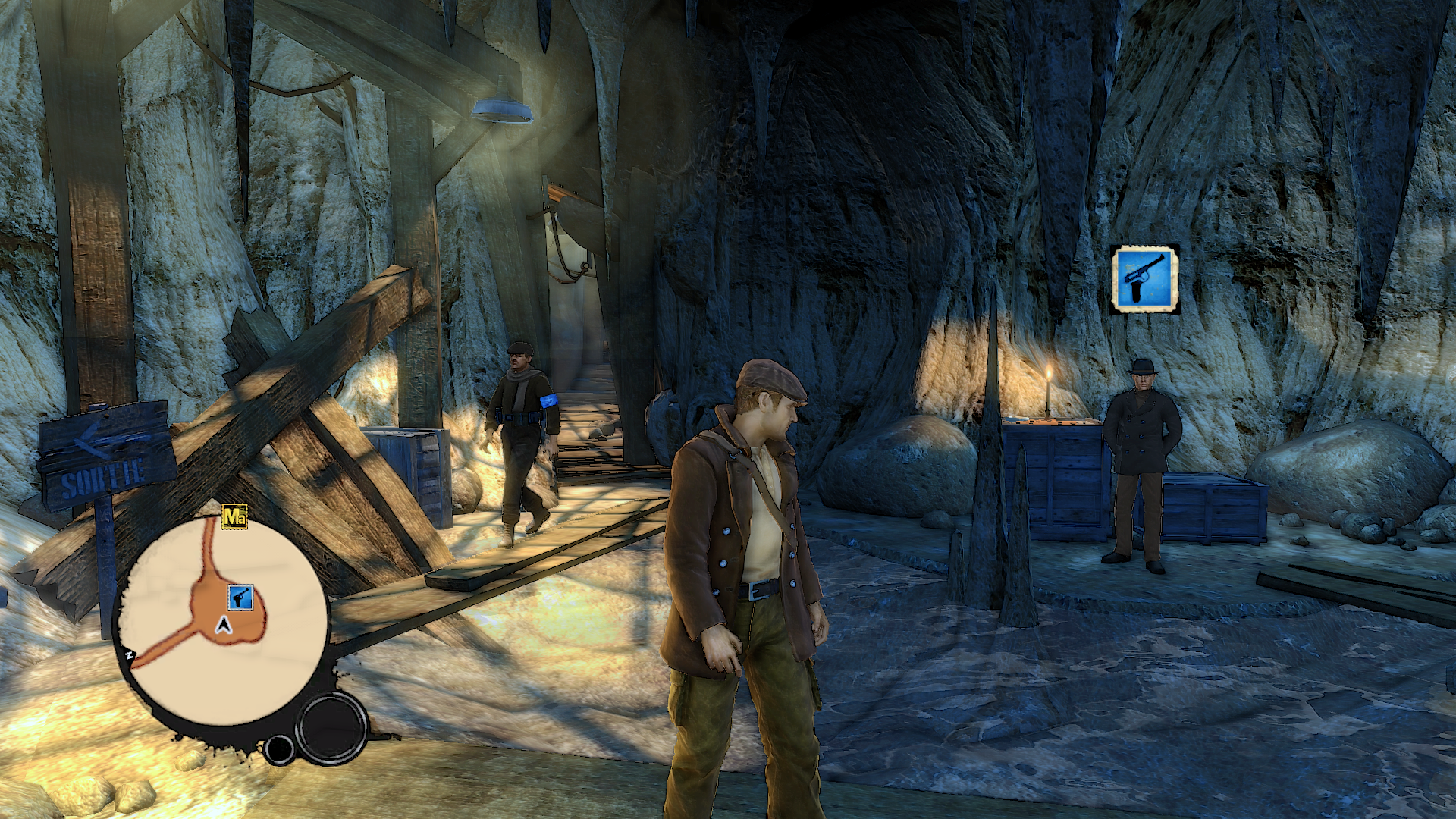Click the yellow Ma marker on minimap edge
1456x819 pixels.
tap(236, 518)
